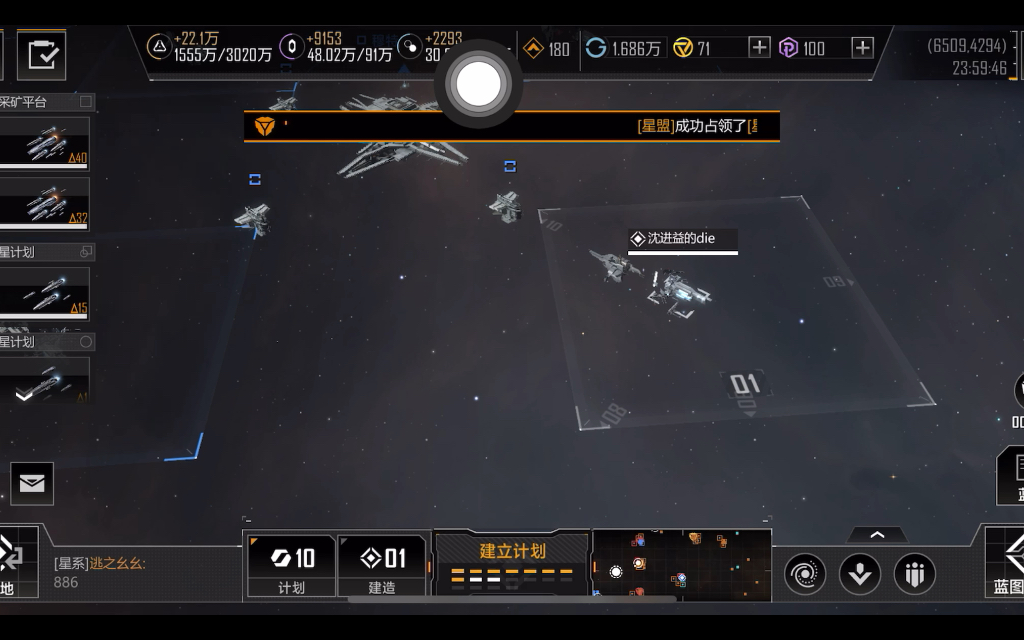This screenshot has height=640, width=1024.
Task: Open the 计划 panel showing 10
Action: [291, 567]
